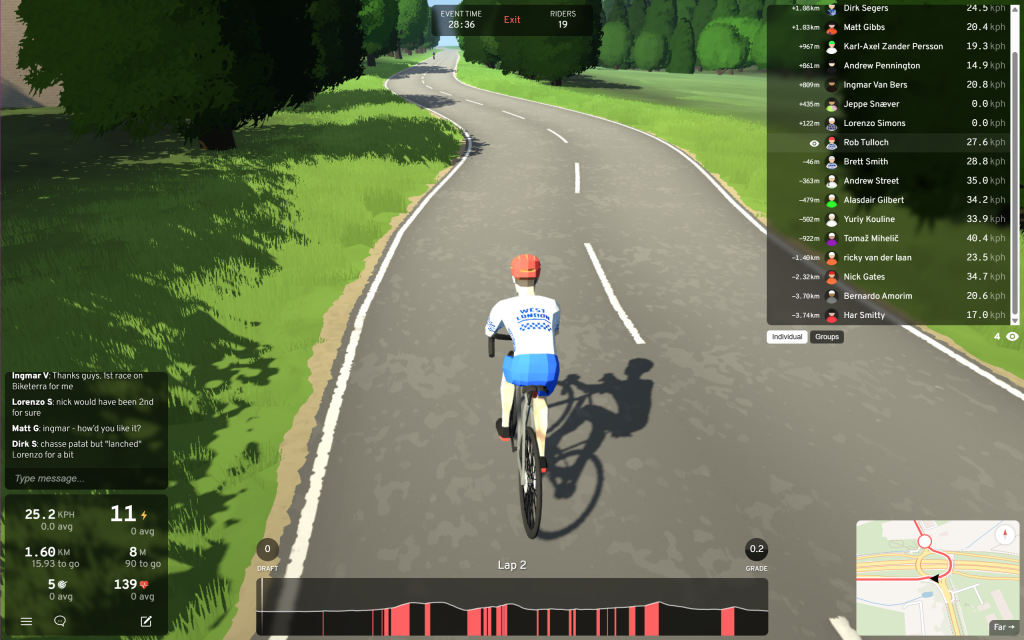Image resolution: width=1024 pixels, height=640 pixels.
Task: Select Karl-Axel Zander Persson row
Action: pyautogui.click(x=893, y=46)
